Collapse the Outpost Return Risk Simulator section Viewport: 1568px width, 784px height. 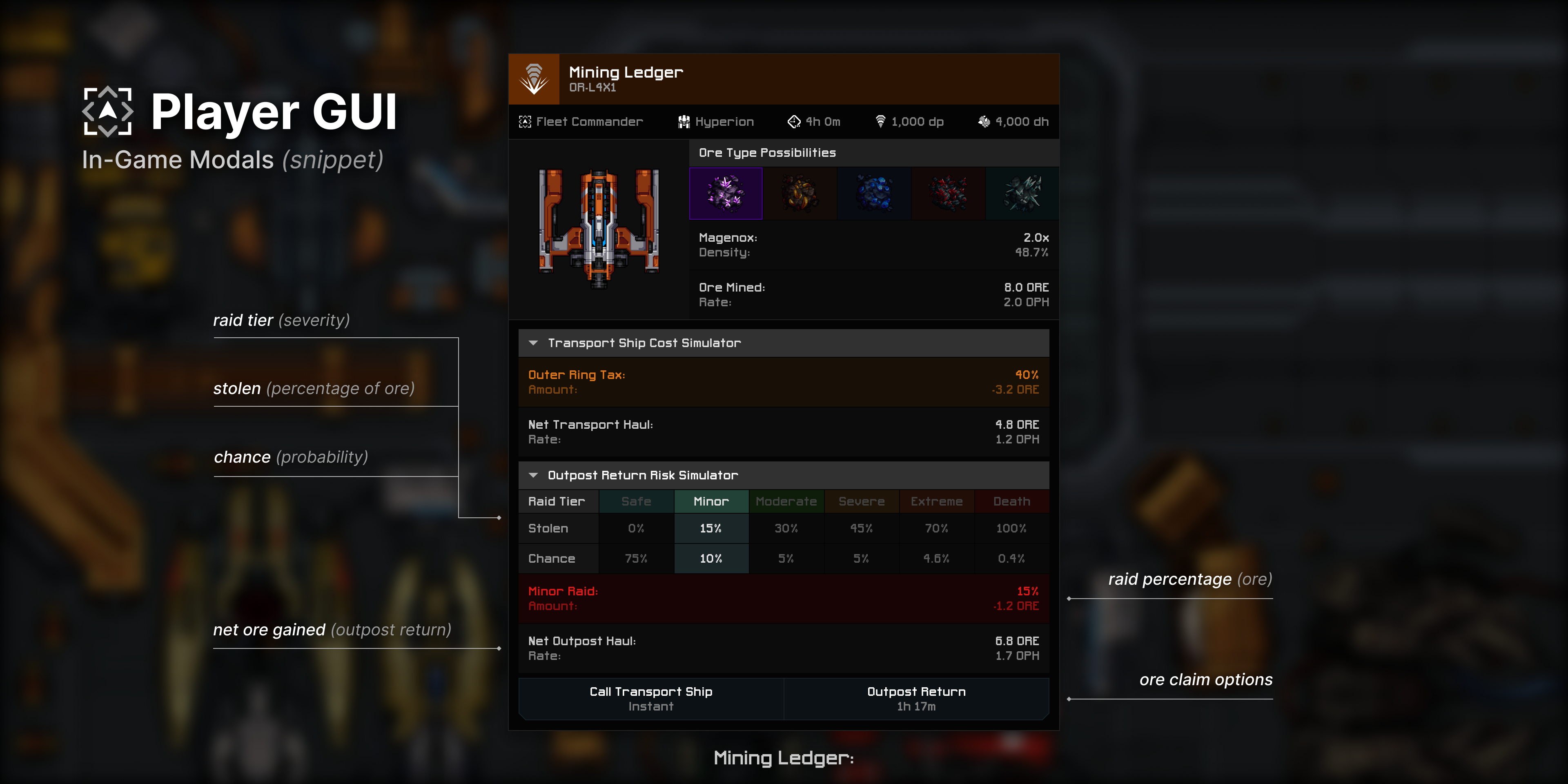534,475
